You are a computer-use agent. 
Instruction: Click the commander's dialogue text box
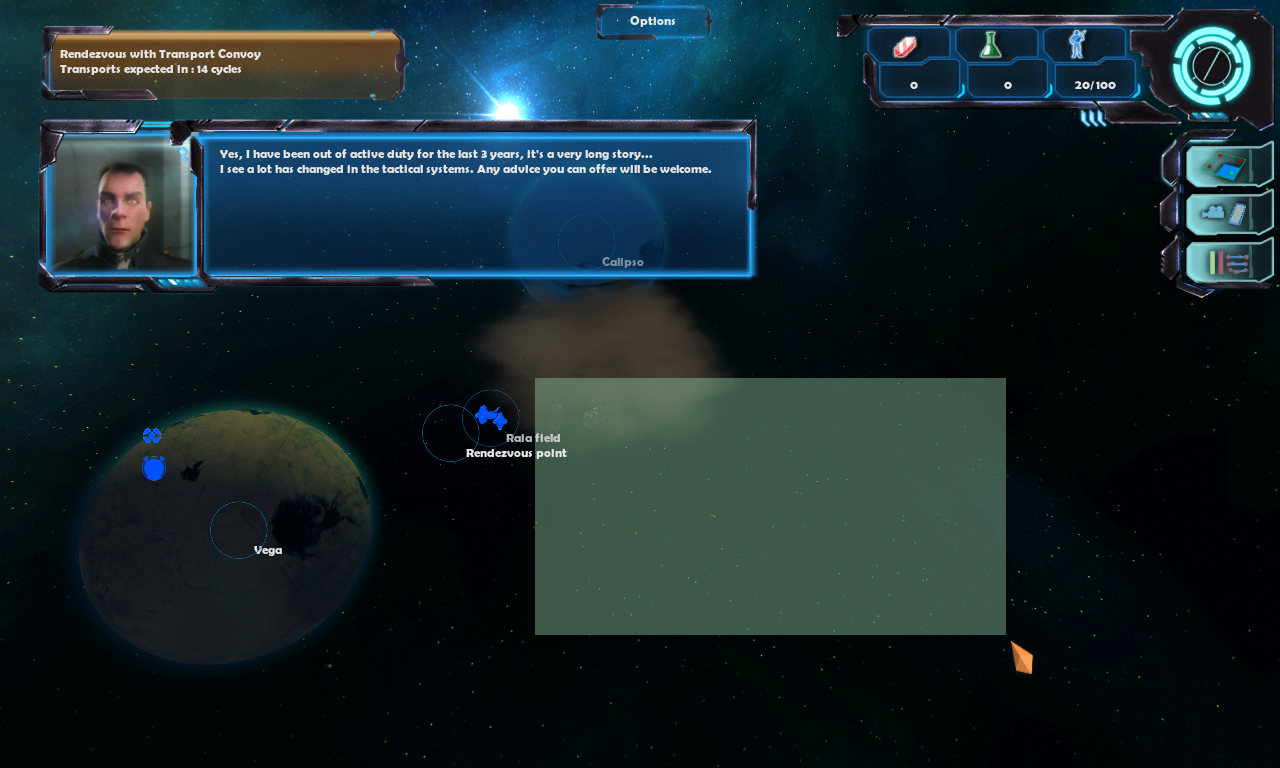click(476, 205)
